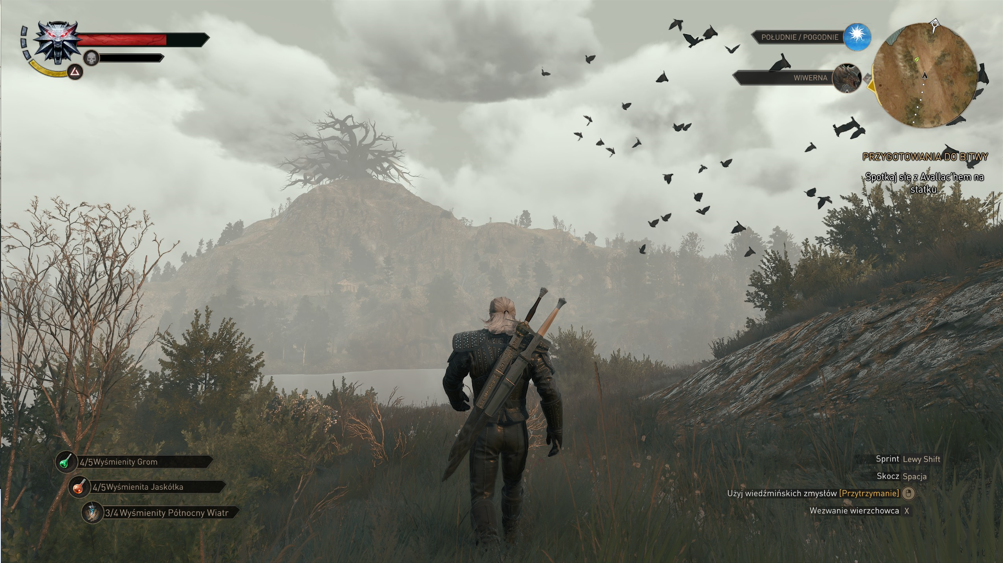The height and width of the screenshot is (563, 1003).
Task: Click the toxicity skull icon
Action: (x=91, y=59)
